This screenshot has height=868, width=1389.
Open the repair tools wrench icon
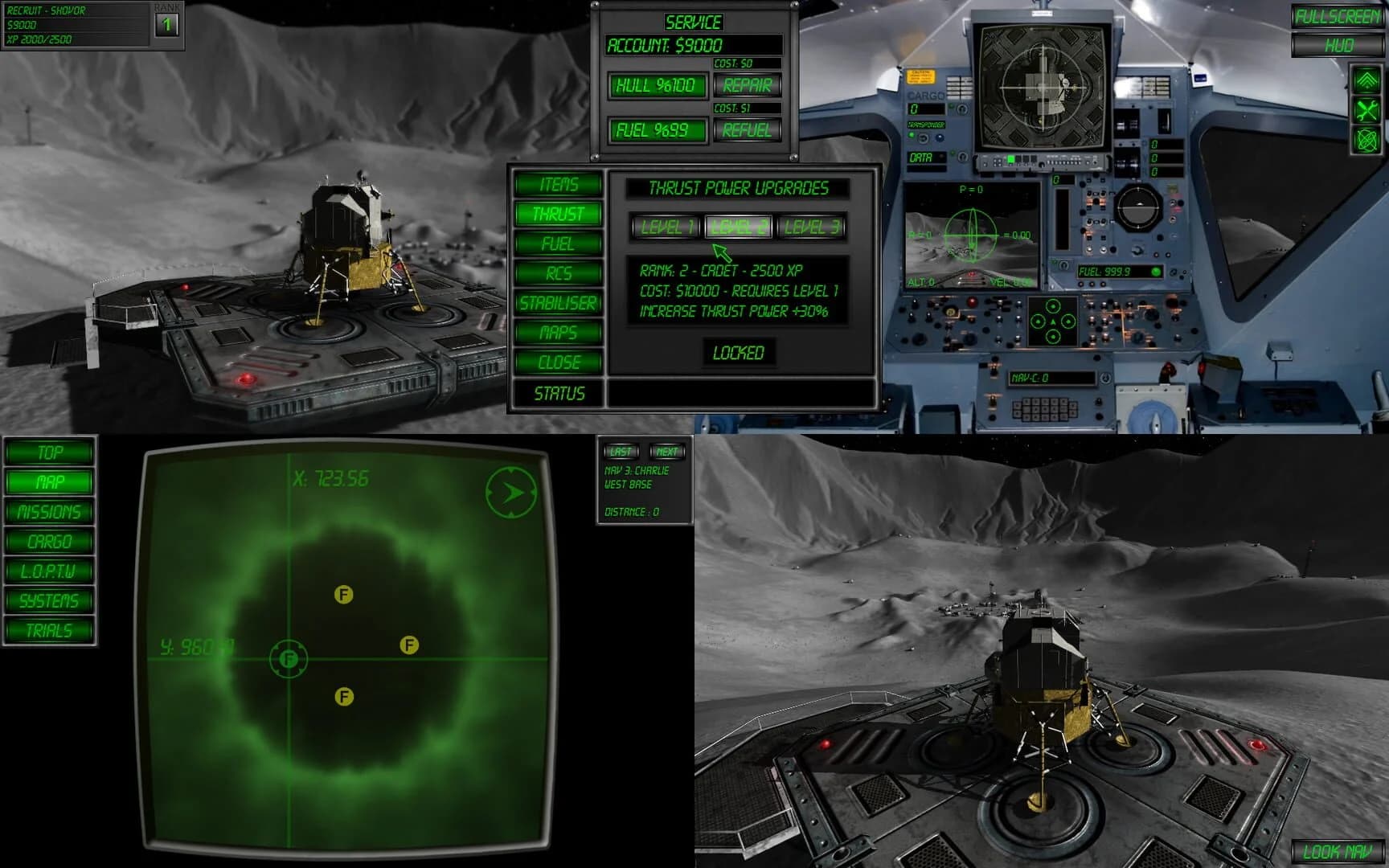coord(1366,108)
